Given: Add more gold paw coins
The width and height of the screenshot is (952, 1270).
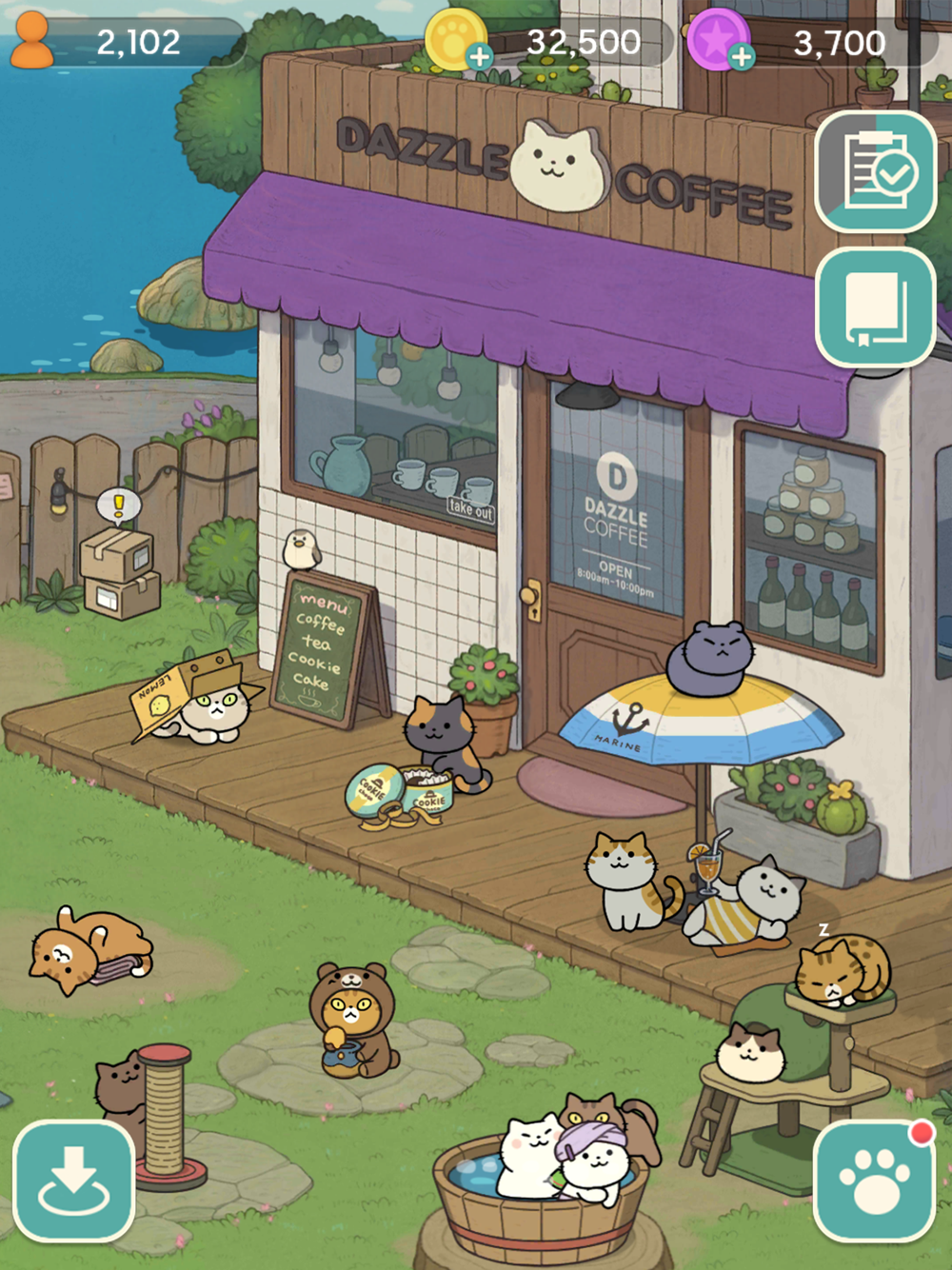Looking at the screenshot, I should click(480, 57).
